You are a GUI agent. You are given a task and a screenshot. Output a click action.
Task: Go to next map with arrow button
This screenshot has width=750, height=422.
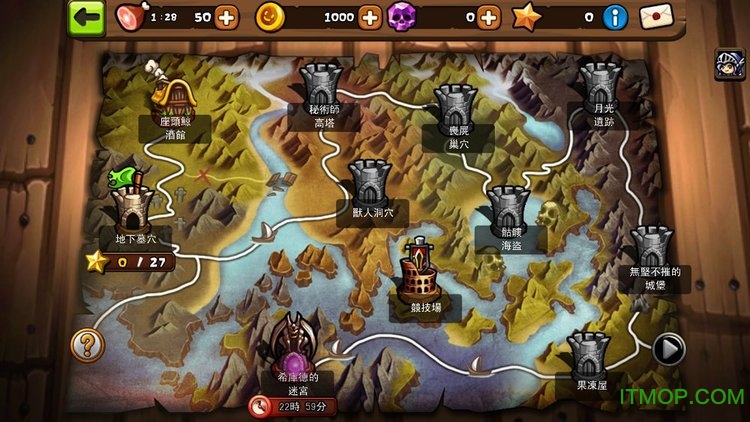pos(668,349)
